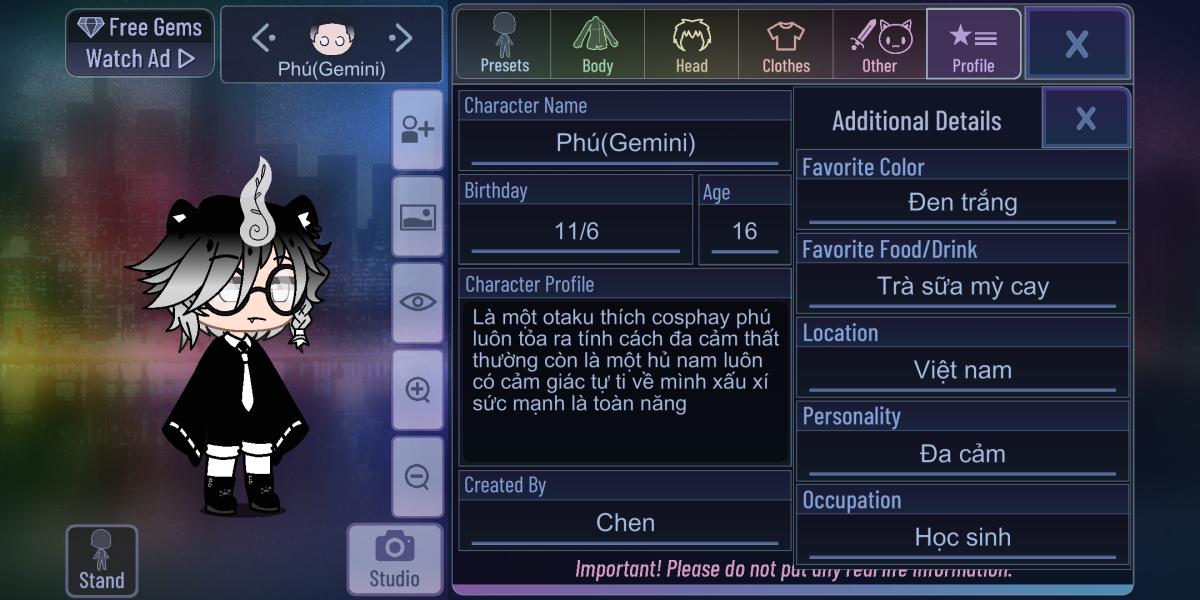1200x600 pixels.
Task: Toggle the eye visibility button
Action: pyautogui.click(x=417, y=302)
